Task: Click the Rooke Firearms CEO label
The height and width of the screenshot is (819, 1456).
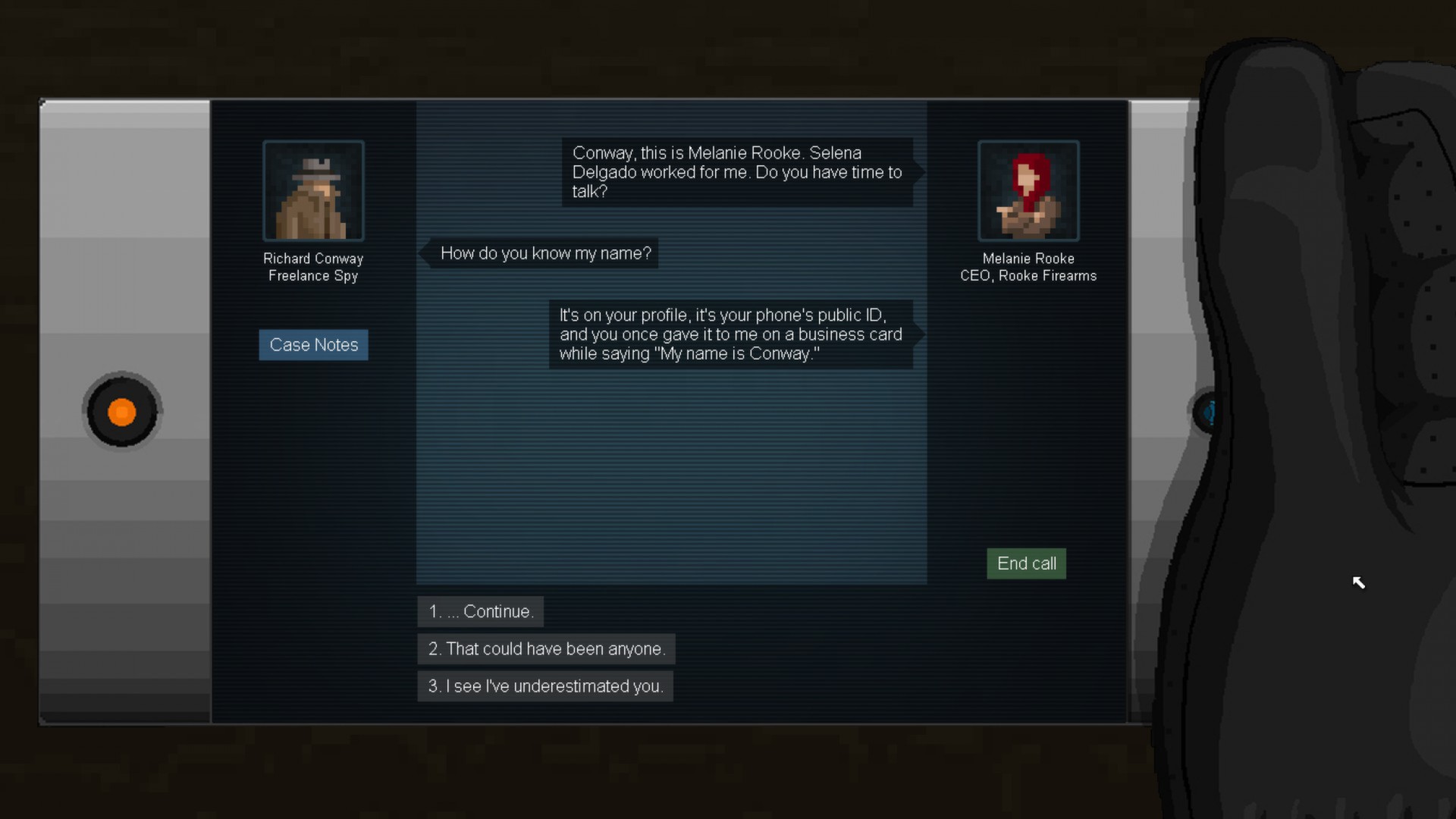Action: coord(1028,275)
